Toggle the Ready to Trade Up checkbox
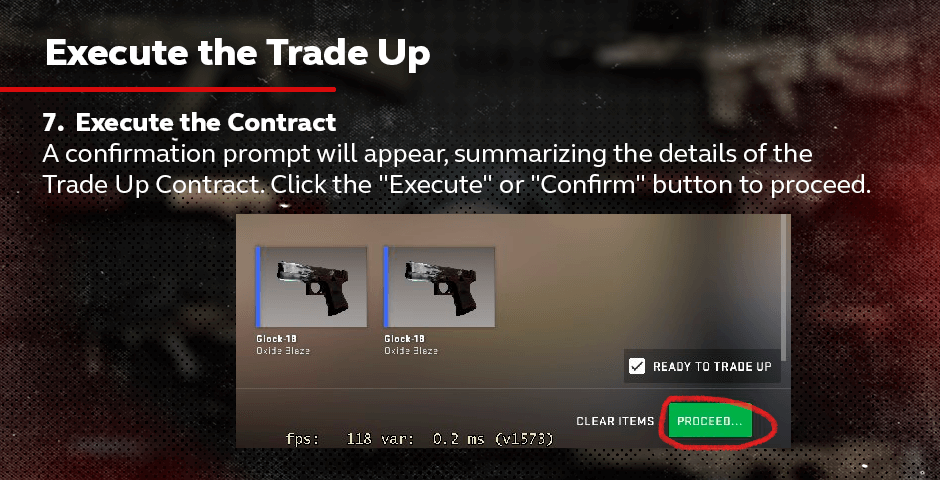The image size is (940, 480). pos(637,367)
